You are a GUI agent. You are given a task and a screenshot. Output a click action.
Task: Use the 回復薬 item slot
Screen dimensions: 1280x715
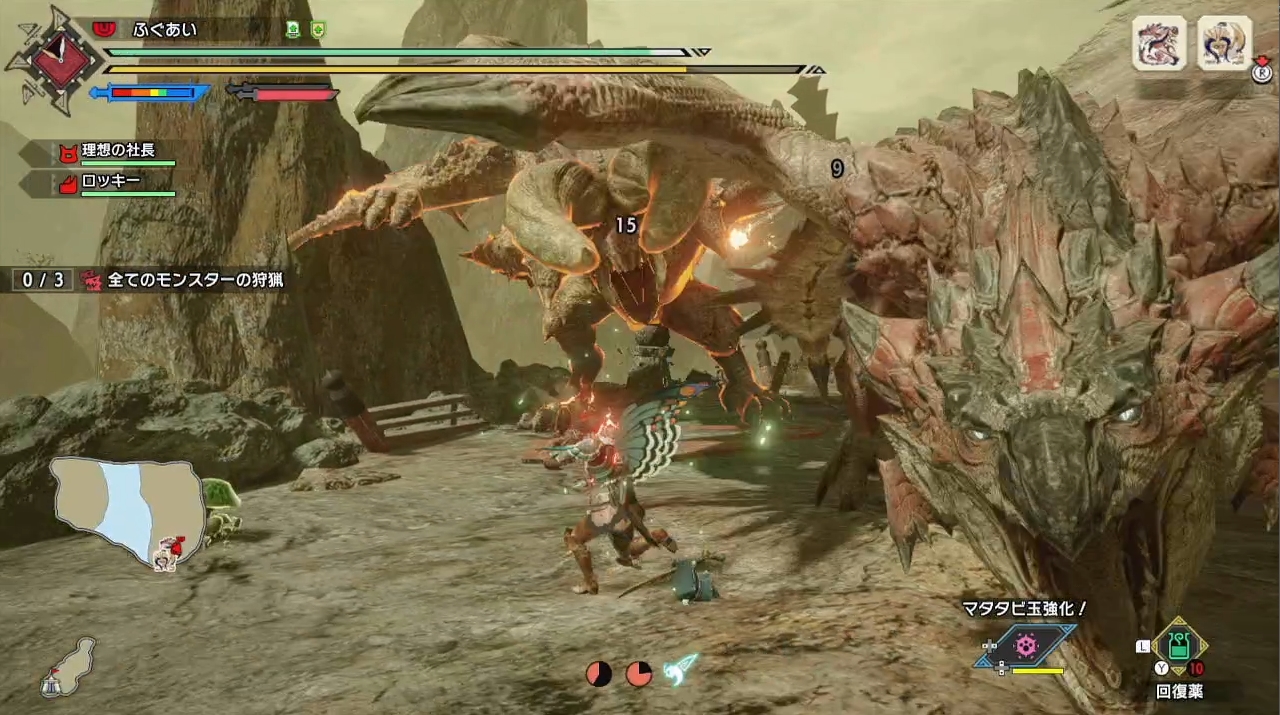pyautogui.click(x=1179, y=647)
